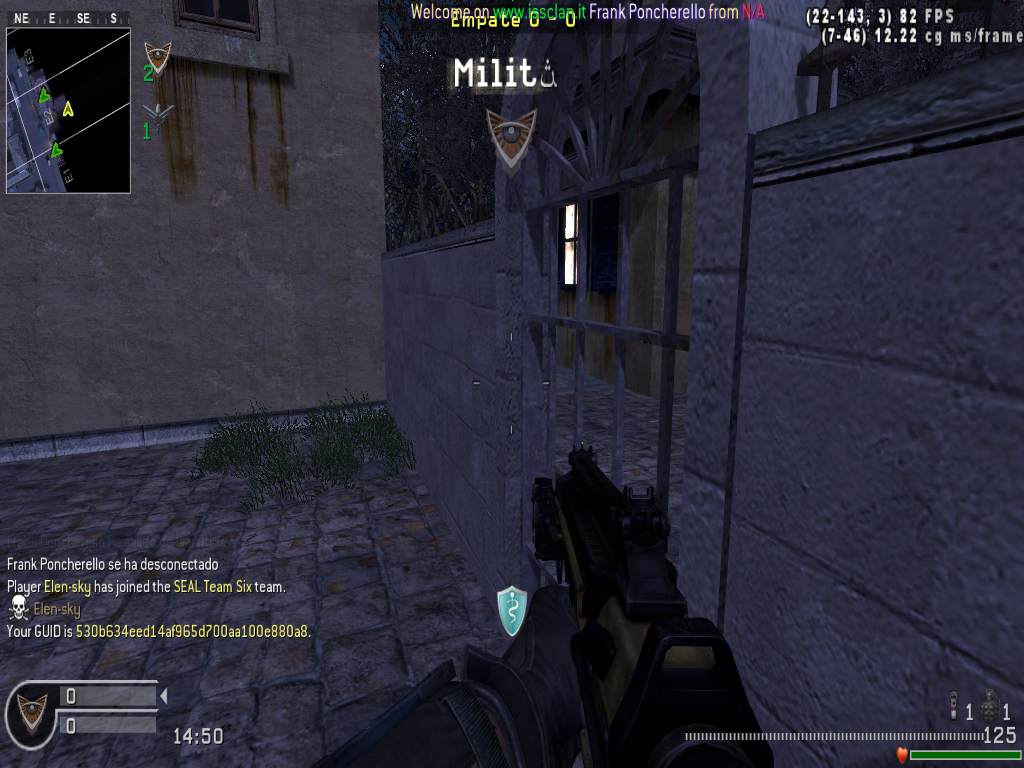This screenshot has width=1024, height=768.
Task: Click the teal medic shield icon
Action: pos(512,610)
